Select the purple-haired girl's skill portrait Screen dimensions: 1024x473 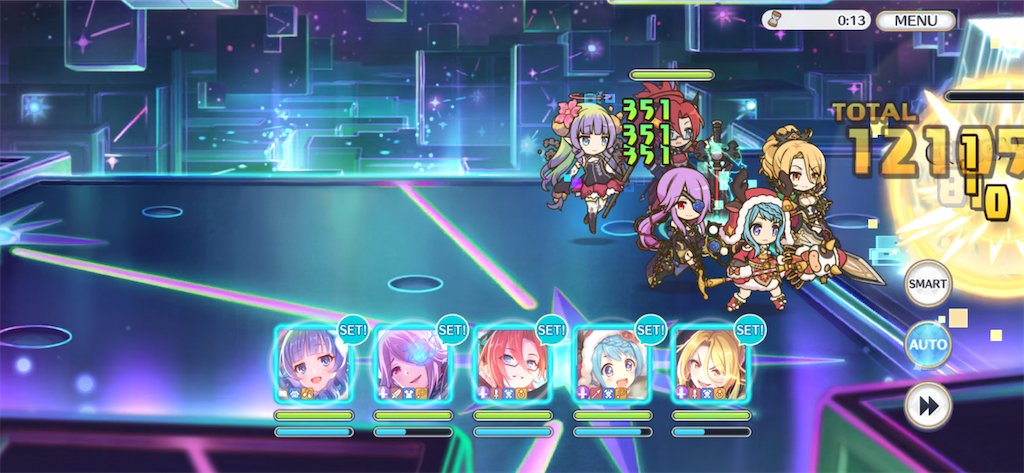(412, 364)
